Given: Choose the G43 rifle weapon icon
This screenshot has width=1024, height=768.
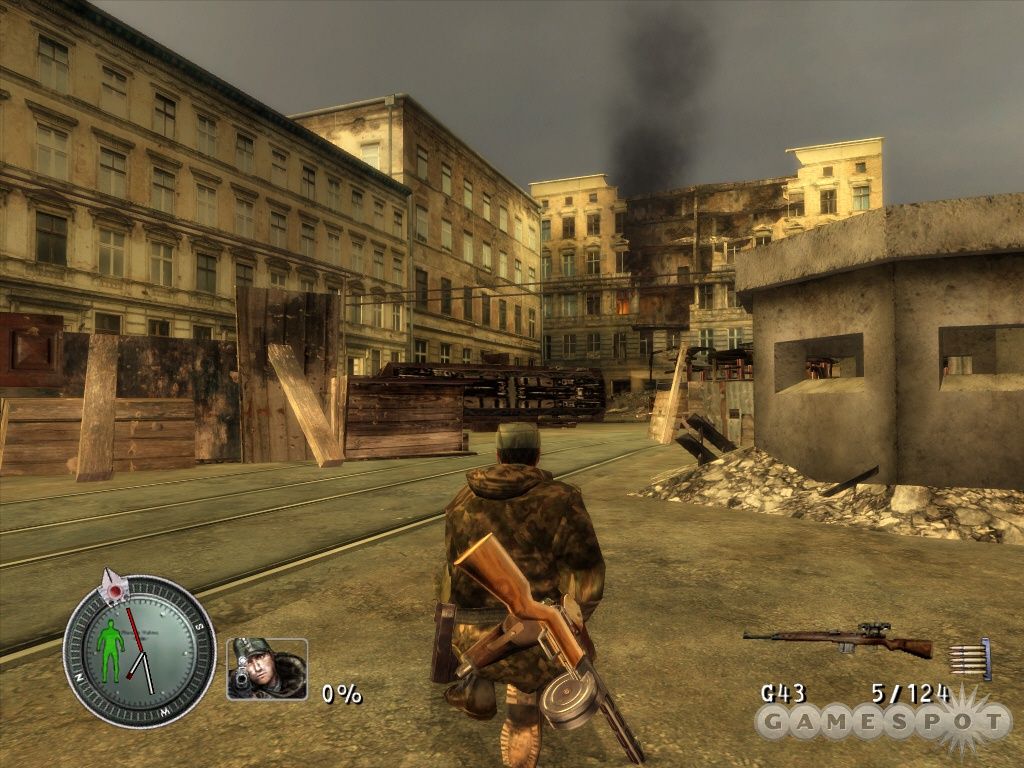Looking at the screenshot, I should [x=838, y=640].
